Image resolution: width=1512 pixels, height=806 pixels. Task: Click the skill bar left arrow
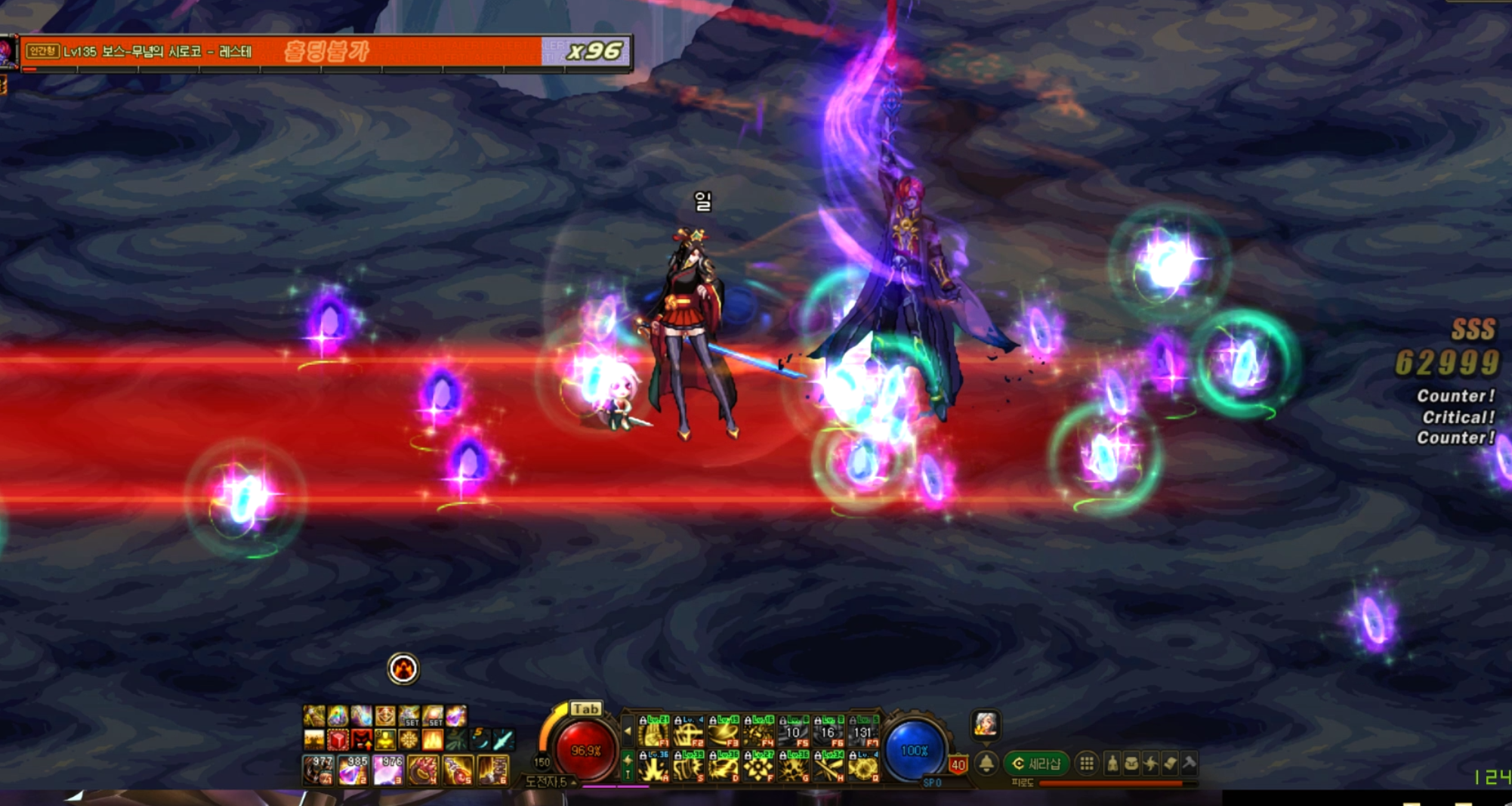[x=628, y=731]
